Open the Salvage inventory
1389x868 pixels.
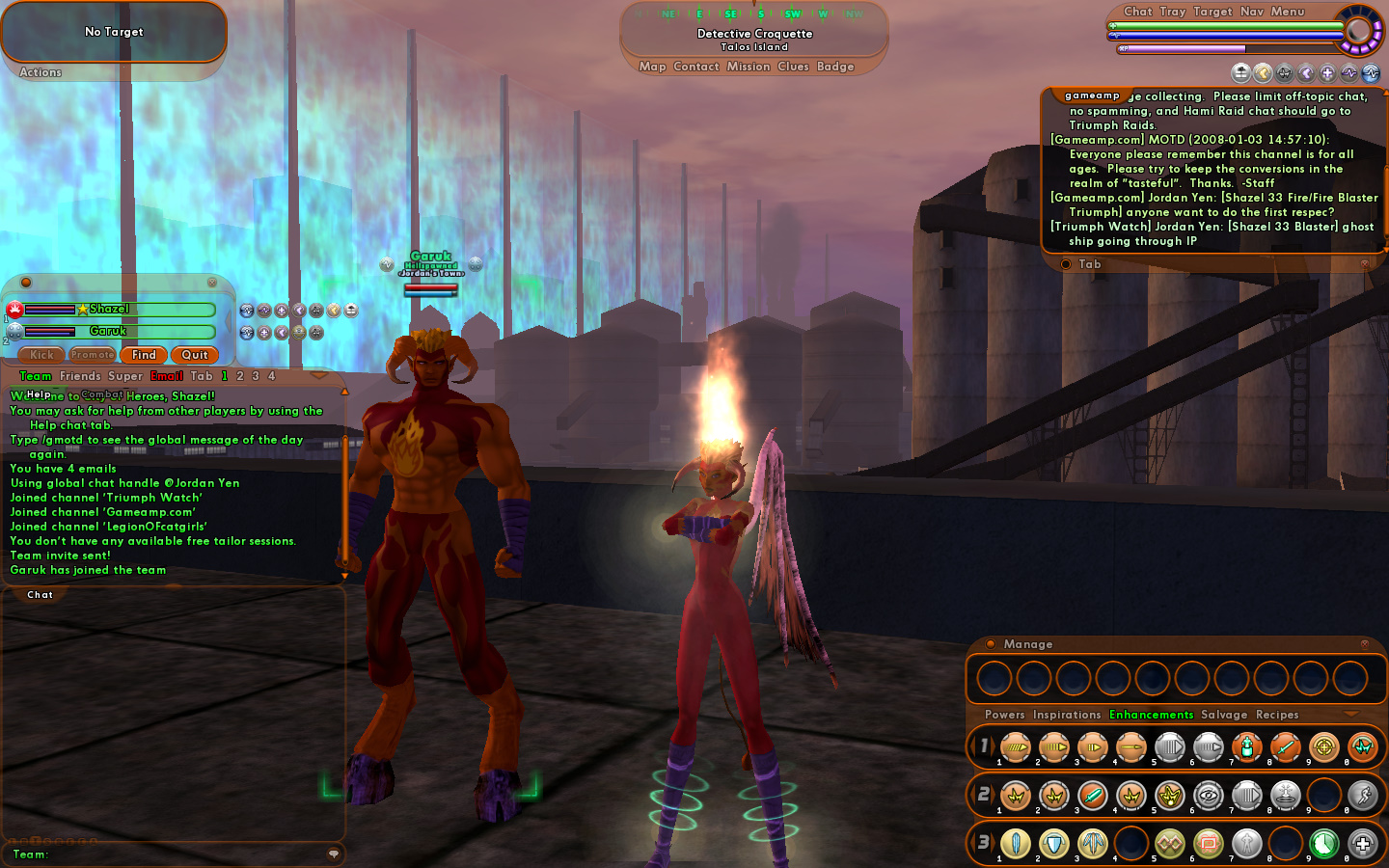point(1224,715)
